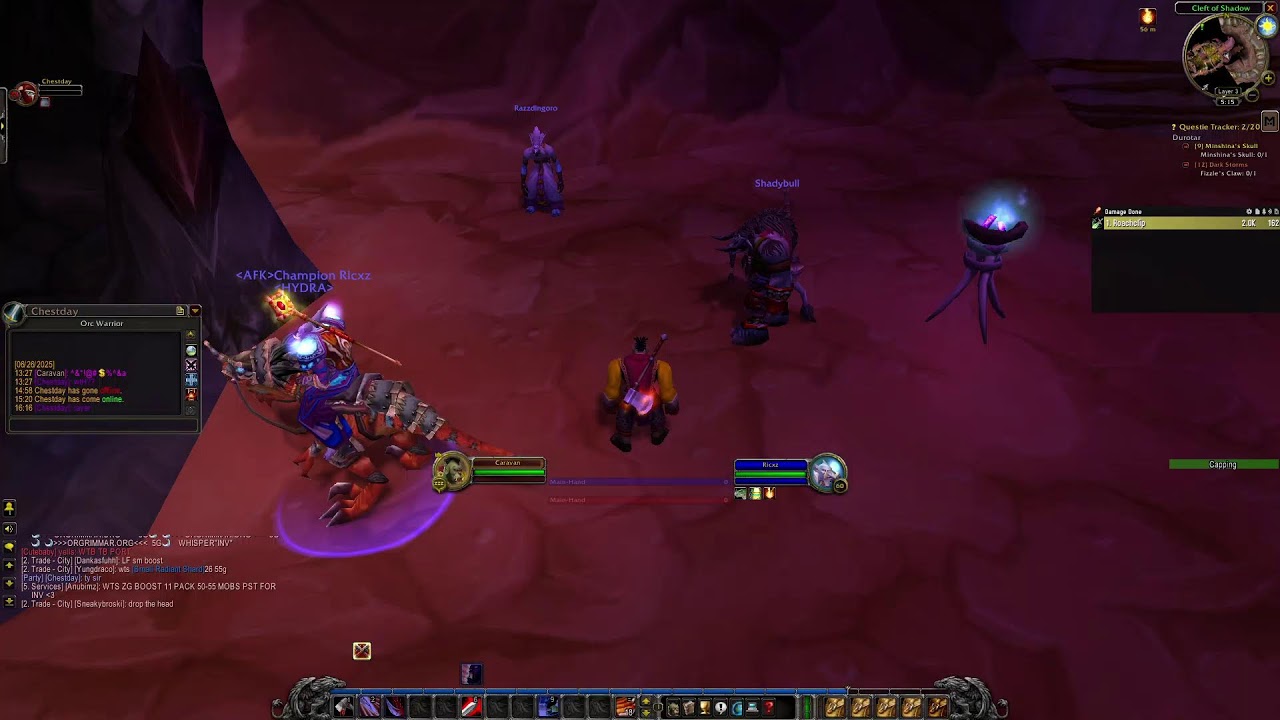Type in the Chestday whisper input box
Screen dimensions: 1280x720
click(x=100, y=424)
